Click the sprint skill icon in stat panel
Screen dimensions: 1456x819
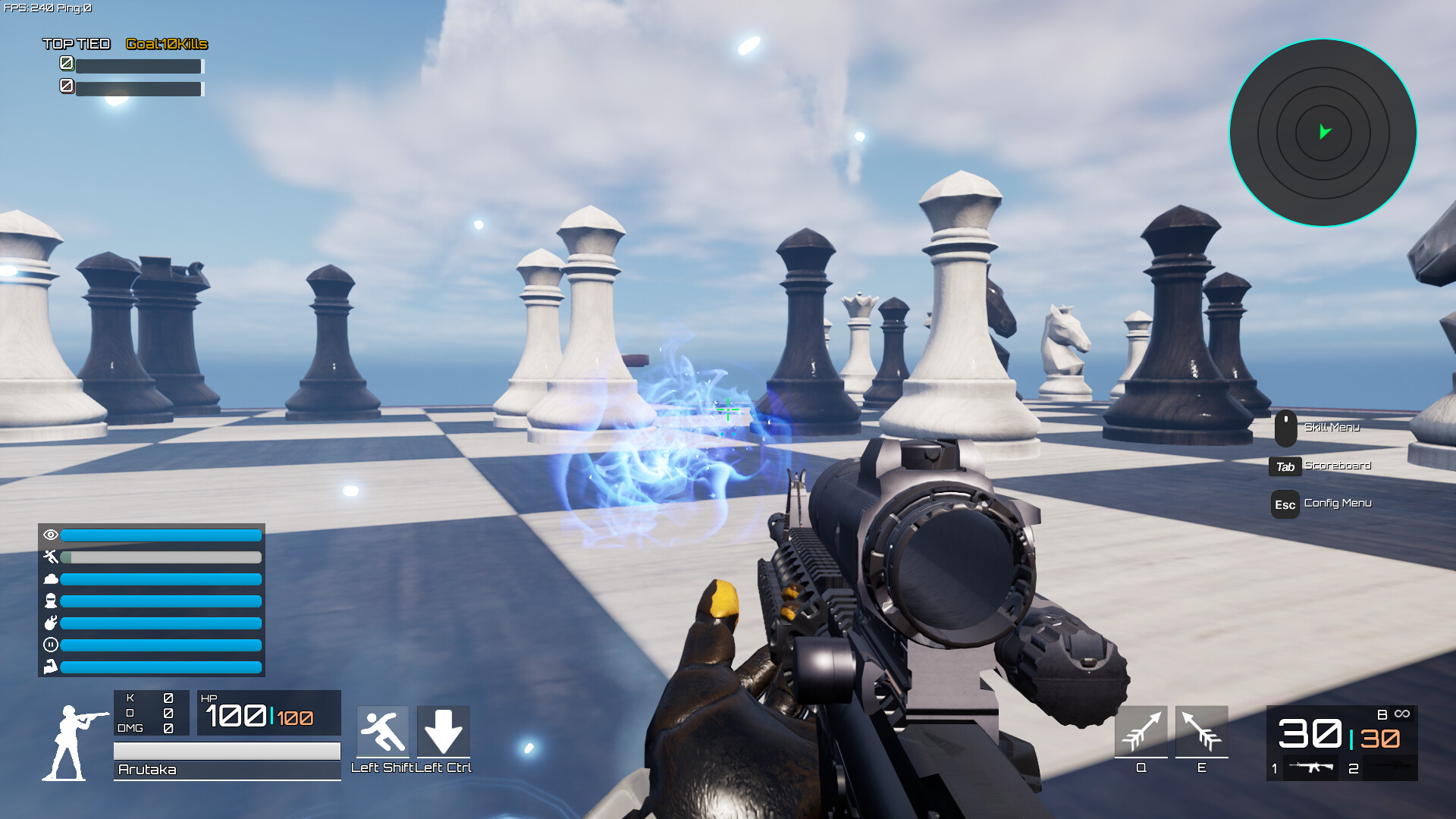50,557
